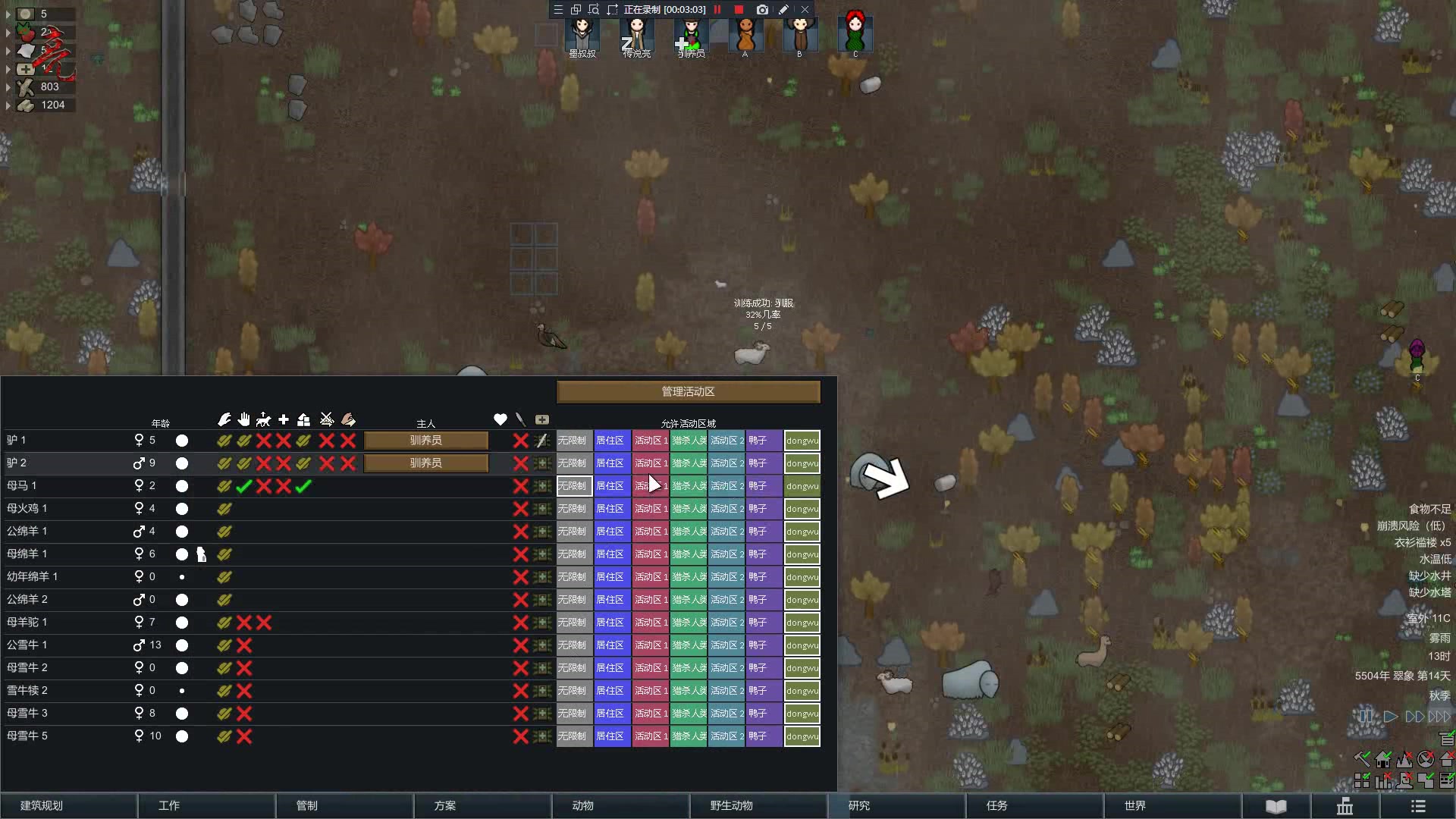Stop the screen recording with red square

coord(739,10)
